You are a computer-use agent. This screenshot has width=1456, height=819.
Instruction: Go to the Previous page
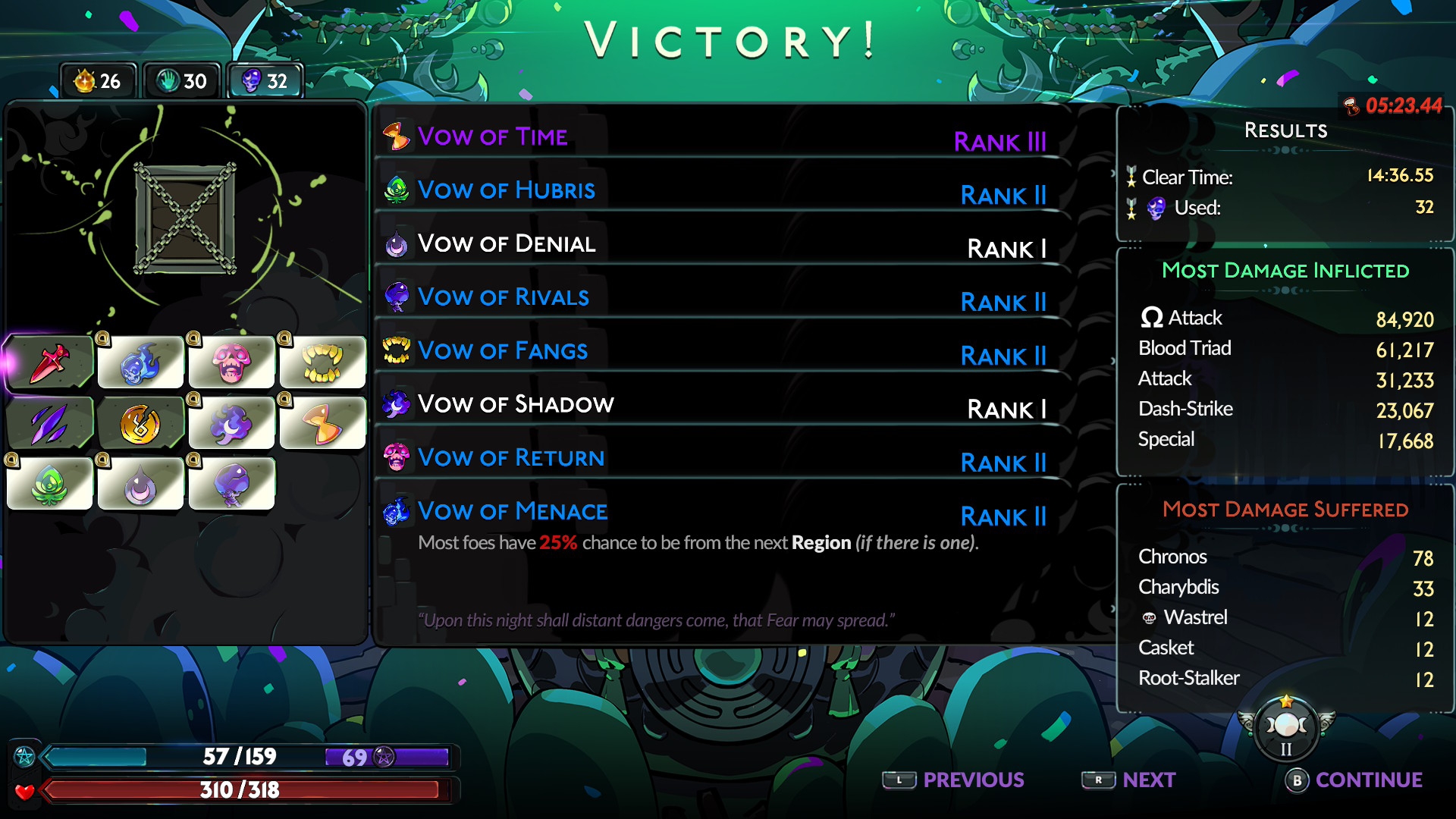point(953,780)
